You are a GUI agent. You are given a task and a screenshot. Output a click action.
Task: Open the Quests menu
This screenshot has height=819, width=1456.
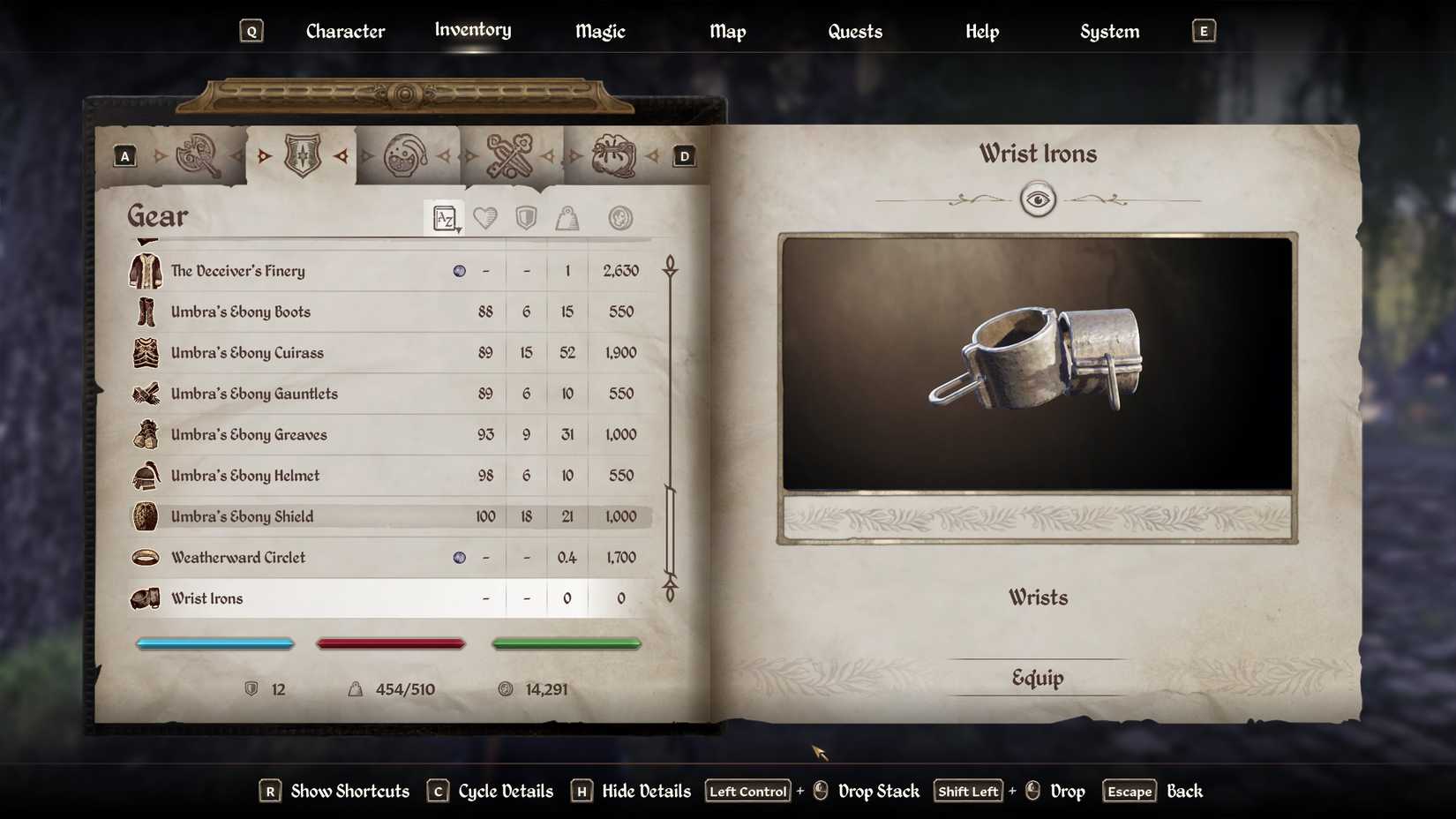point(854,31)
